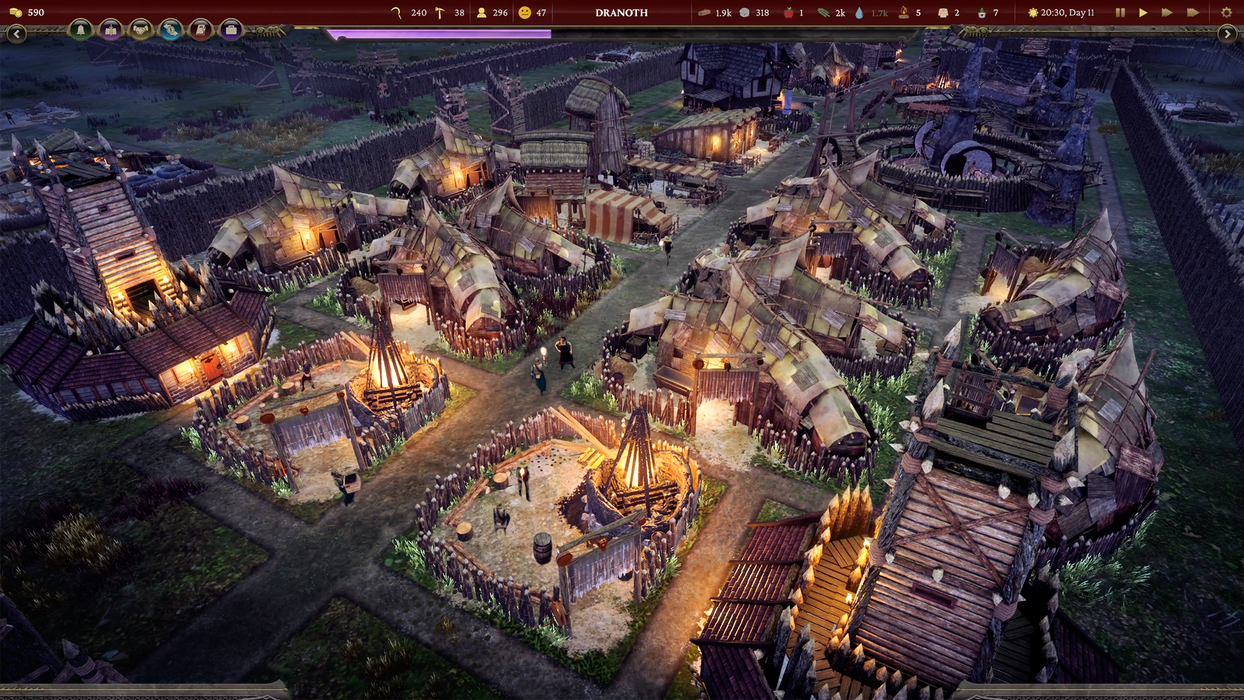Open the money-in-hand trade panel
The width and height of the screenshot is (1244, 700).
[x=171, y=30]
